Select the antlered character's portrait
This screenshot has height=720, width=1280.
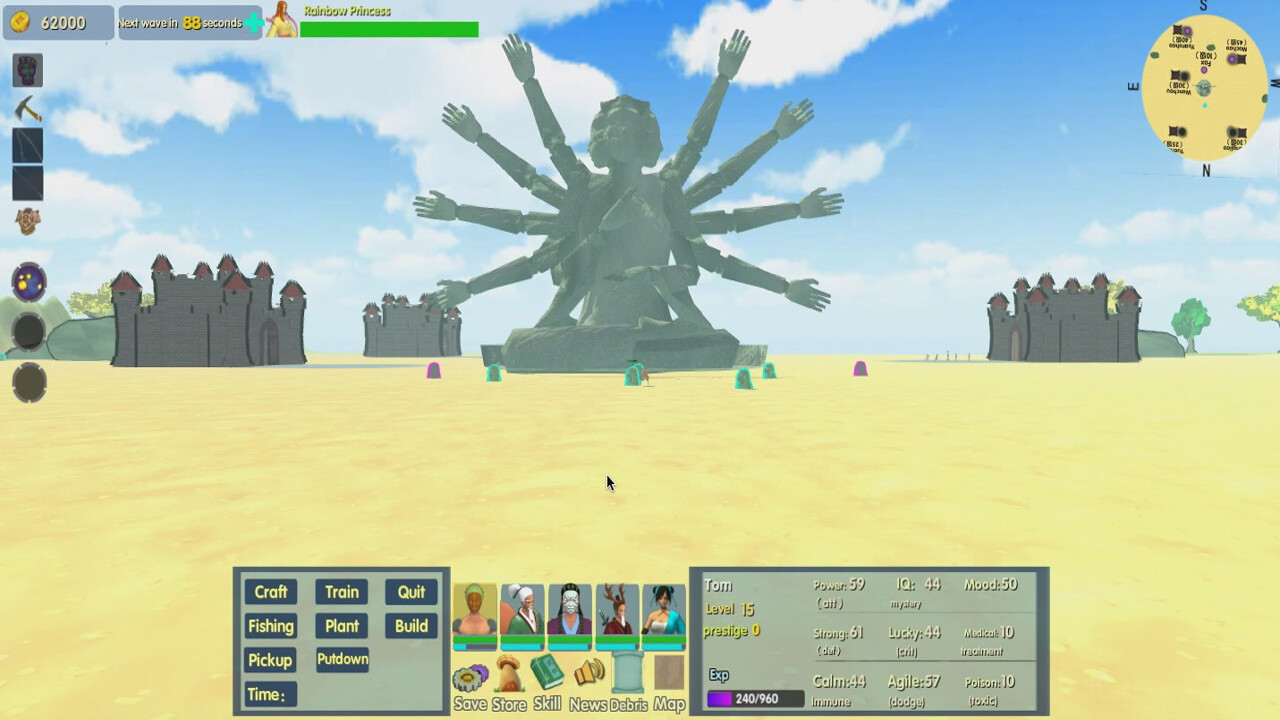[x=618, y=610]
